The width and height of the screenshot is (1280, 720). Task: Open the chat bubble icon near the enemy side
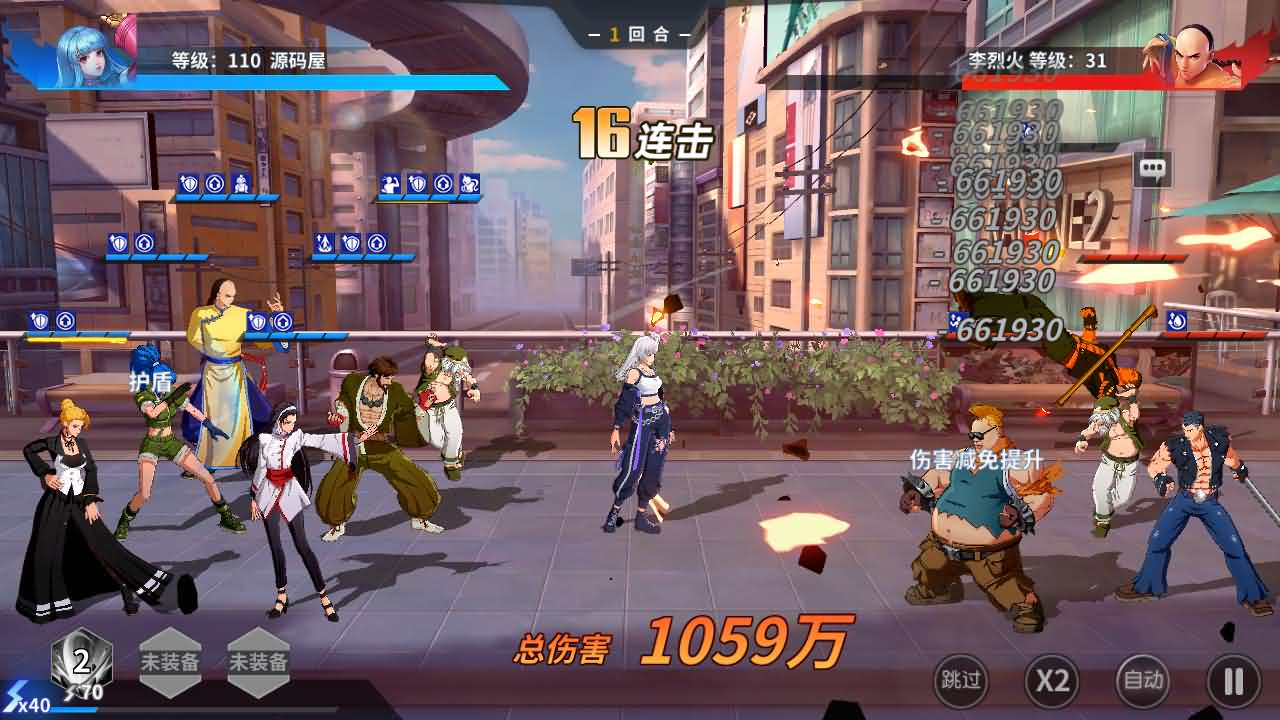[1154, 170]
